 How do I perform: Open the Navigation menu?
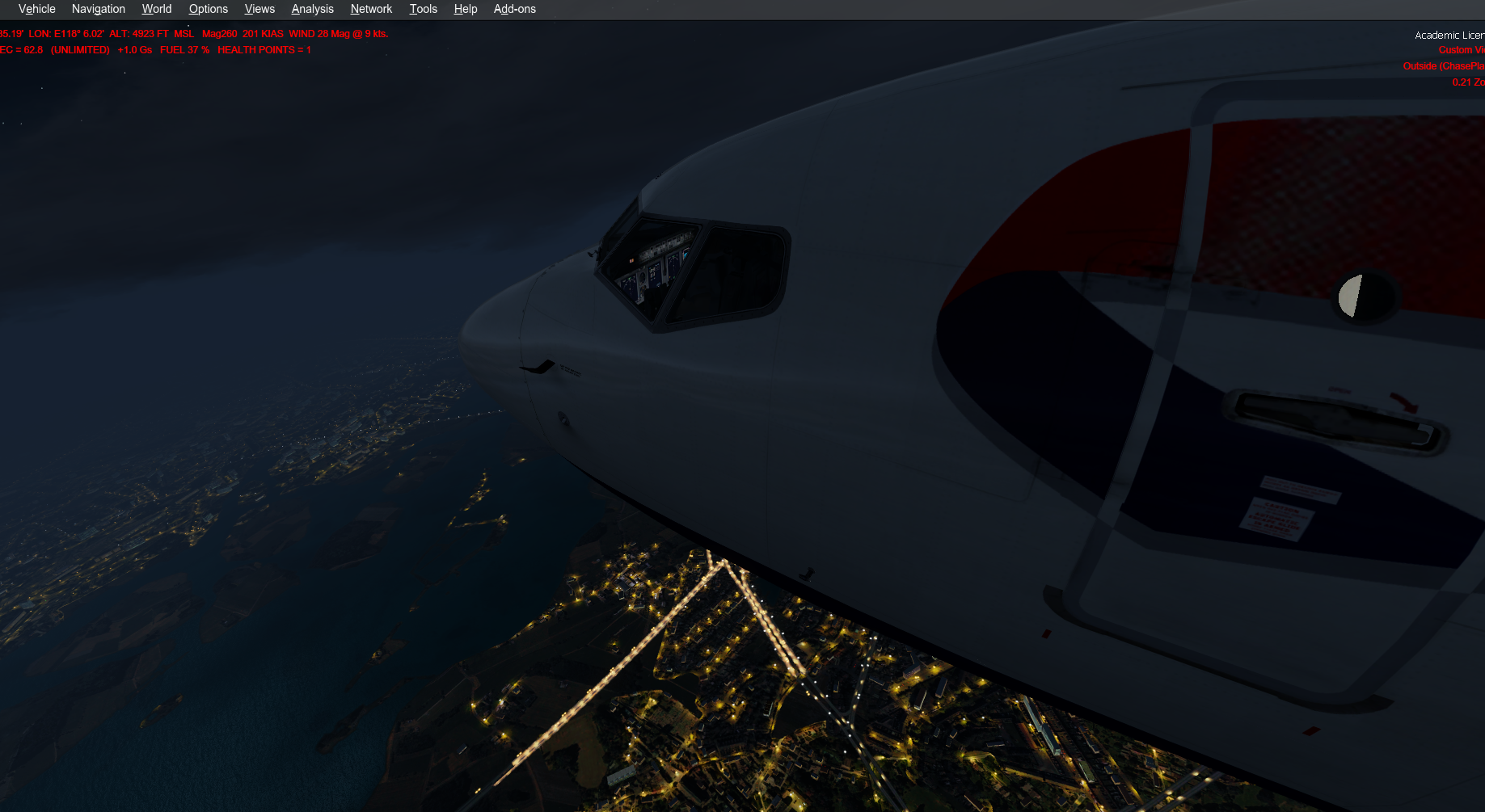[x=98, y=9]
